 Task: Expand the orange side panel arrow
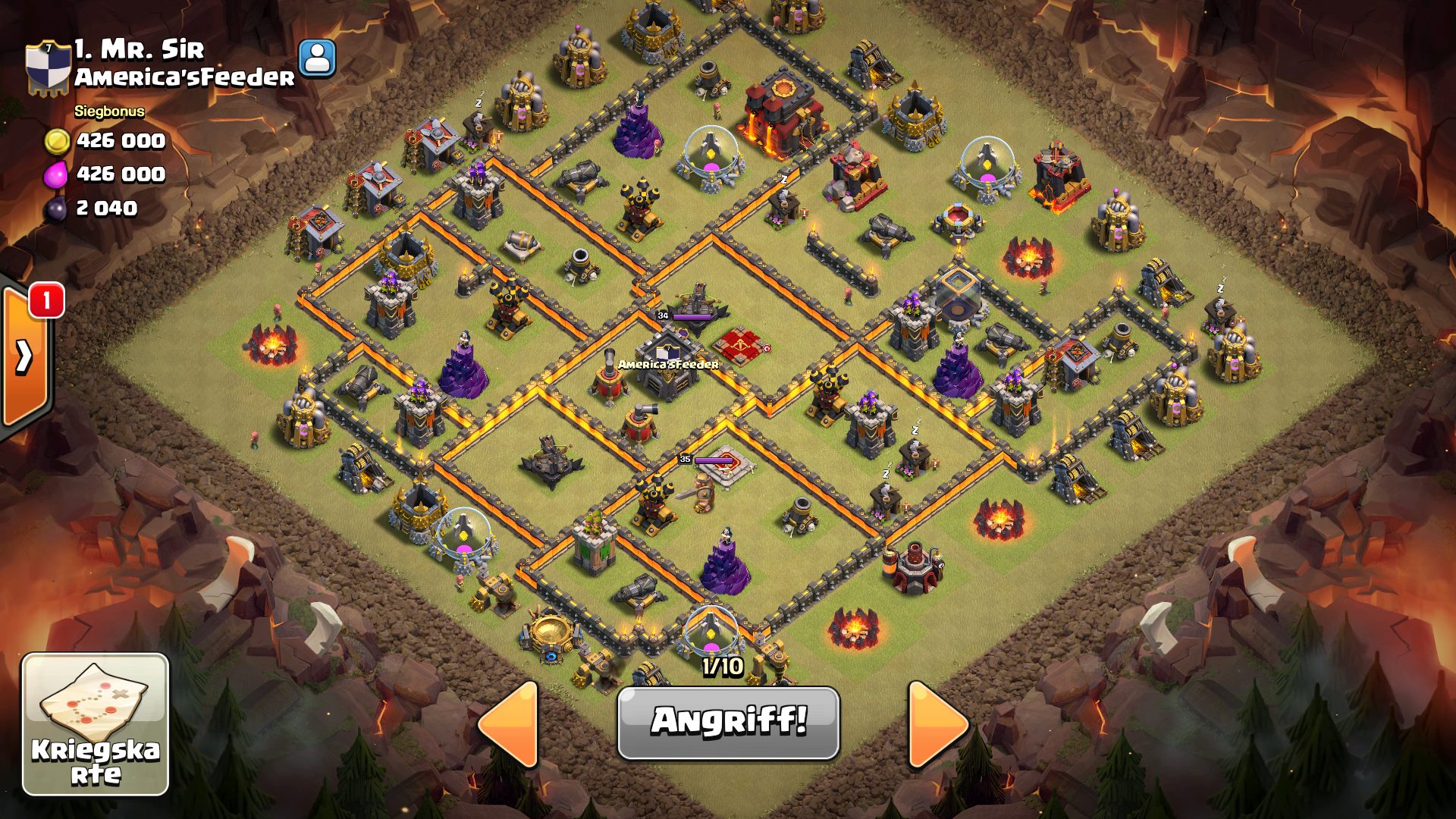(24, 356)
